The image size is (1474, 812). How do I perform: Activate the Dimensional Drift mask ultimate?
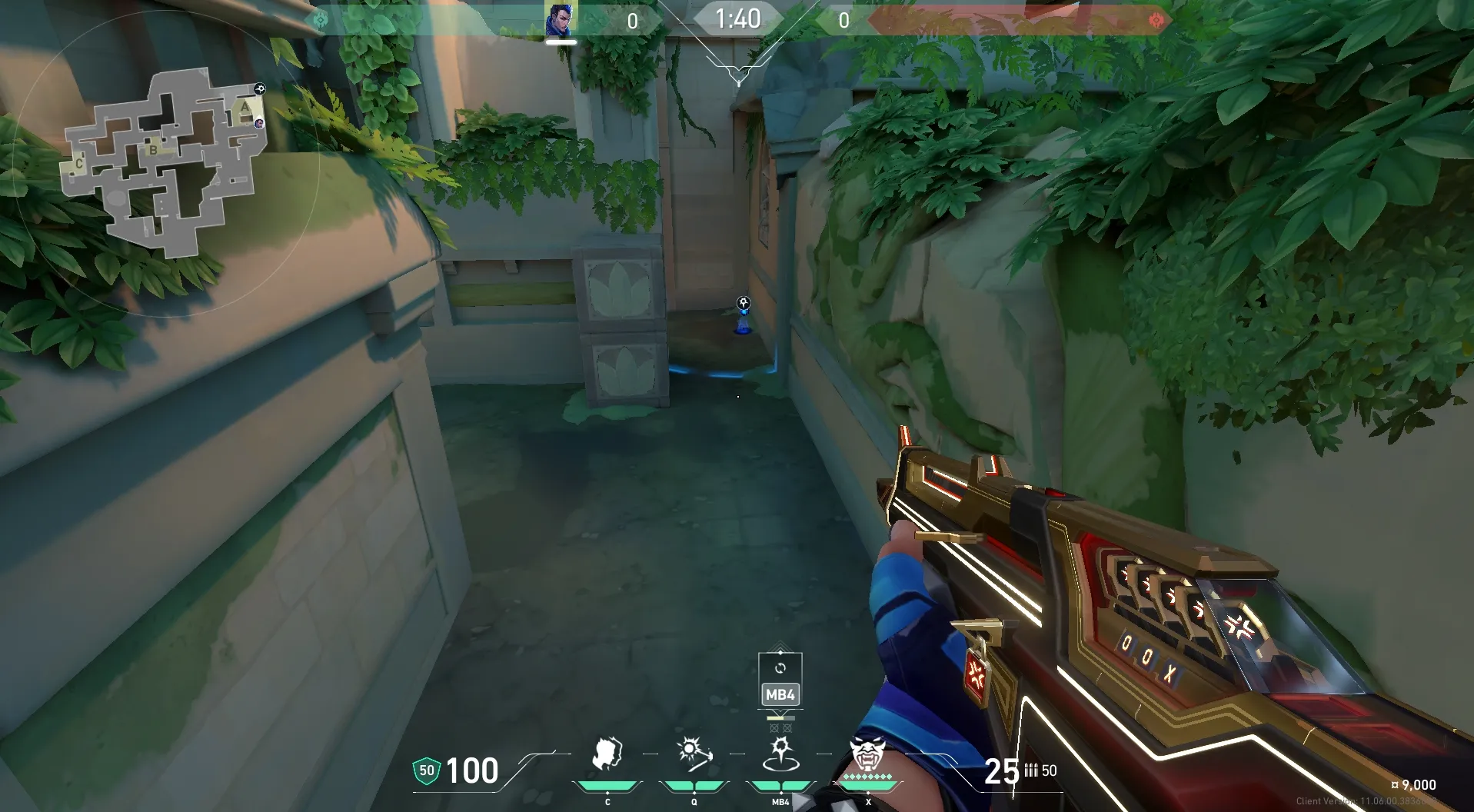click(x=867, y=754)
